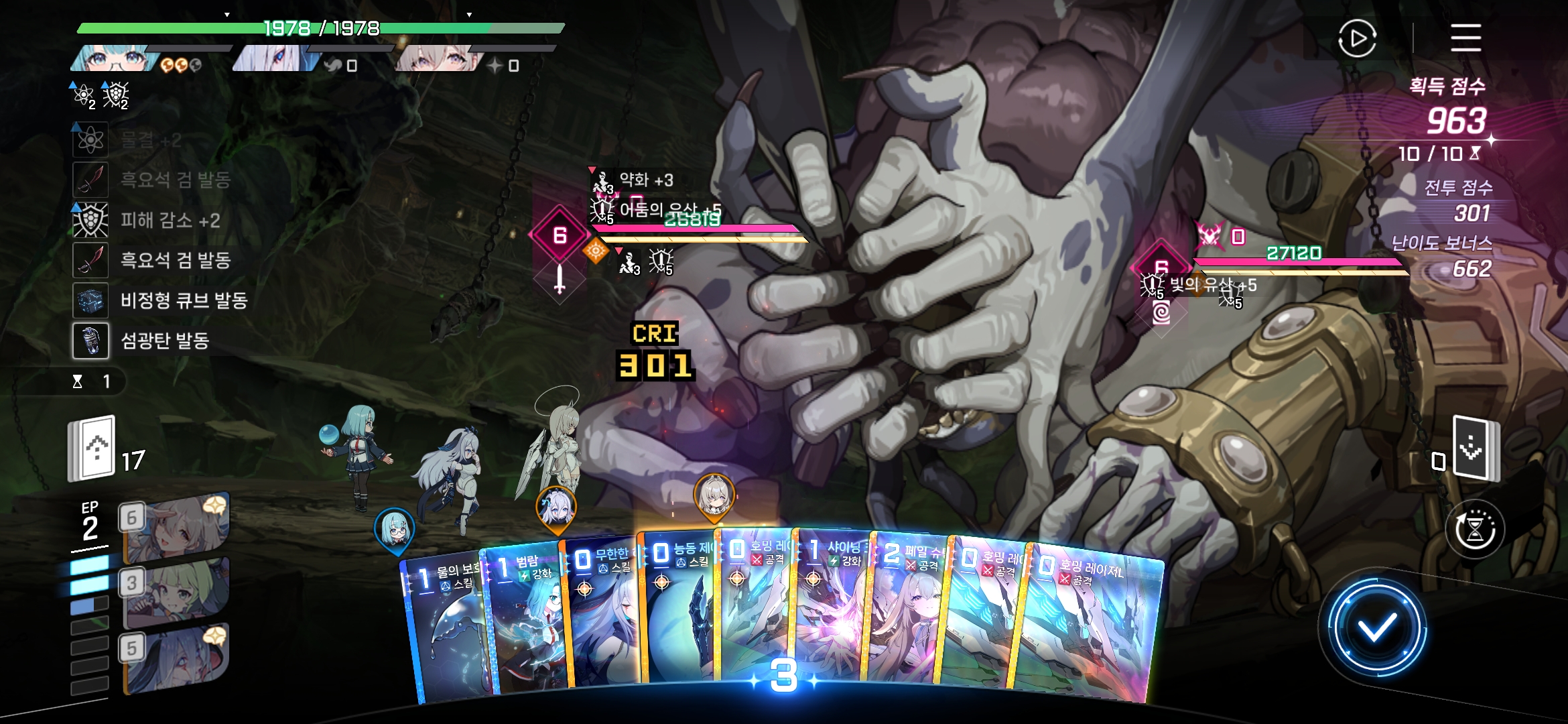The image size is (1568, 724).
Task: Activate the 5-cost EP character skill
Action: (x=176, y=658)
